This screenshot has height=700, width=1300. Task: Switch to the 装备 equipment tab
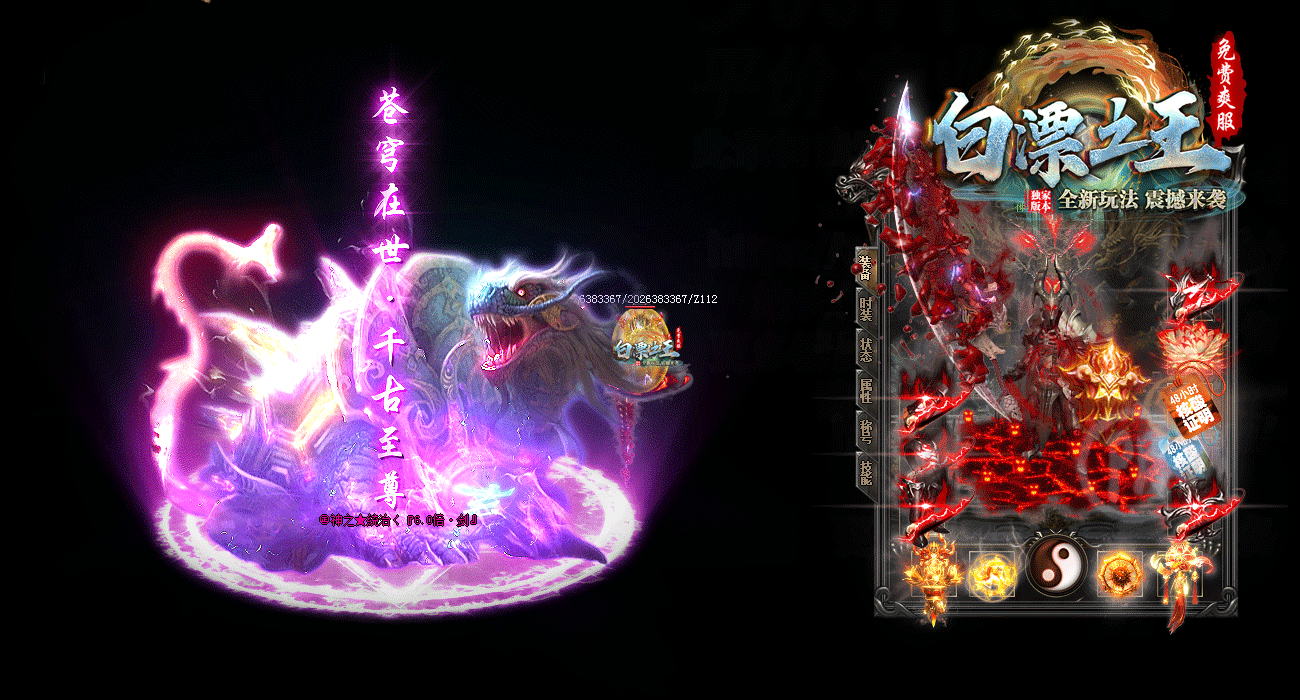click(864, 267)
